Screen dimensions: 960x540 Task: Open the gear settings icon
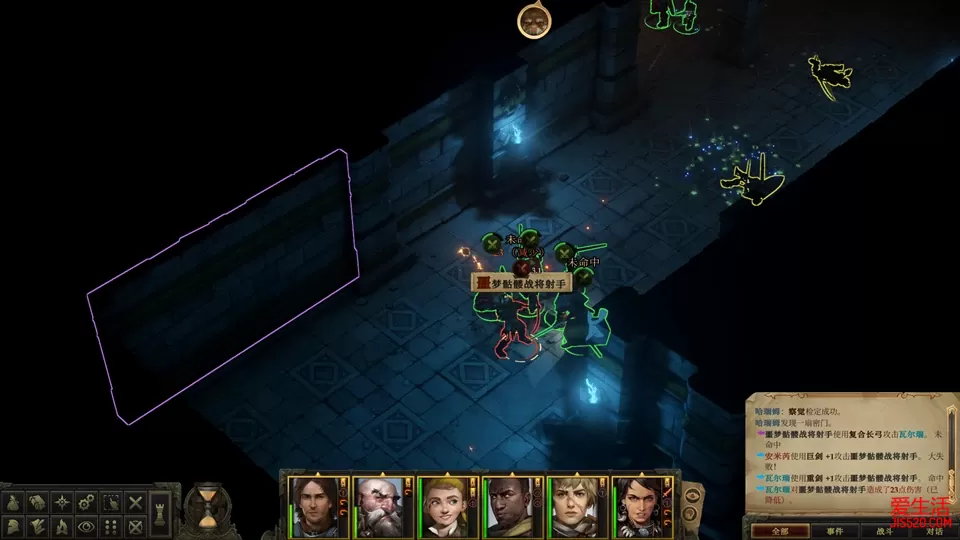point(88,502)
